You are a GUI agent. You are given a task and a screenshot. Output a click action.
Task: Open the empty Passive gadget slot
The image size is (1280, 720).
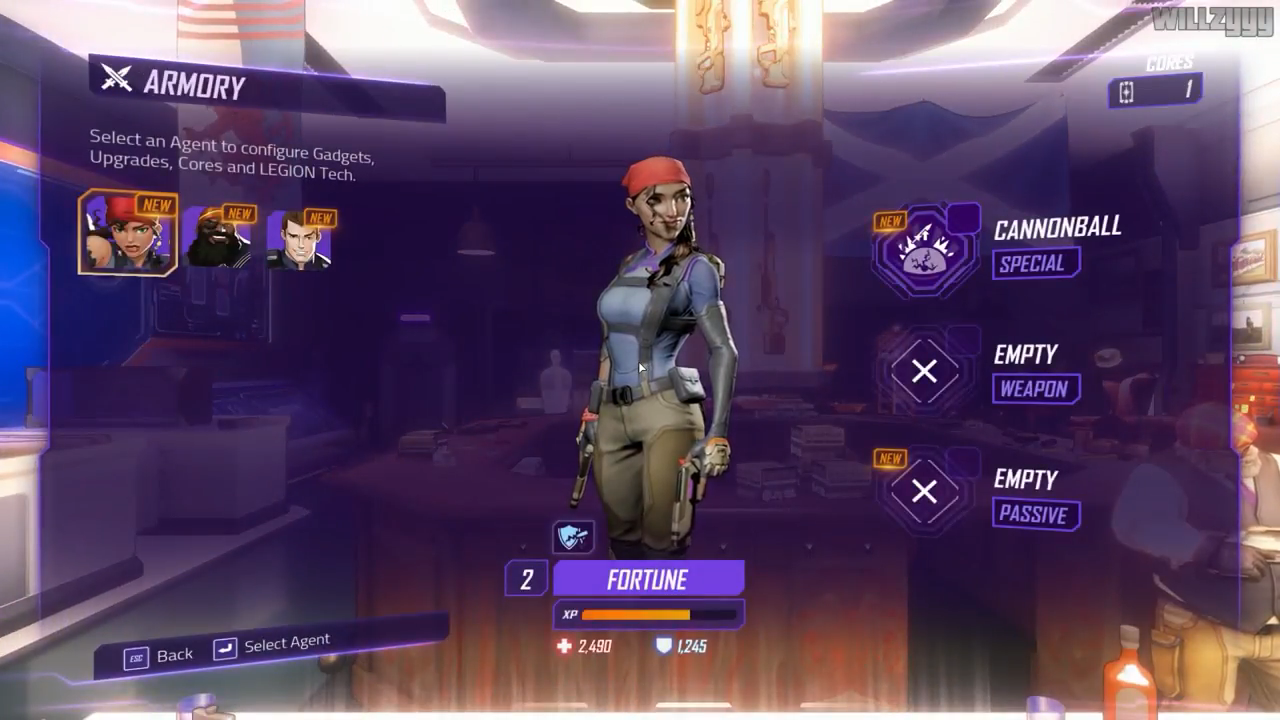925,492
